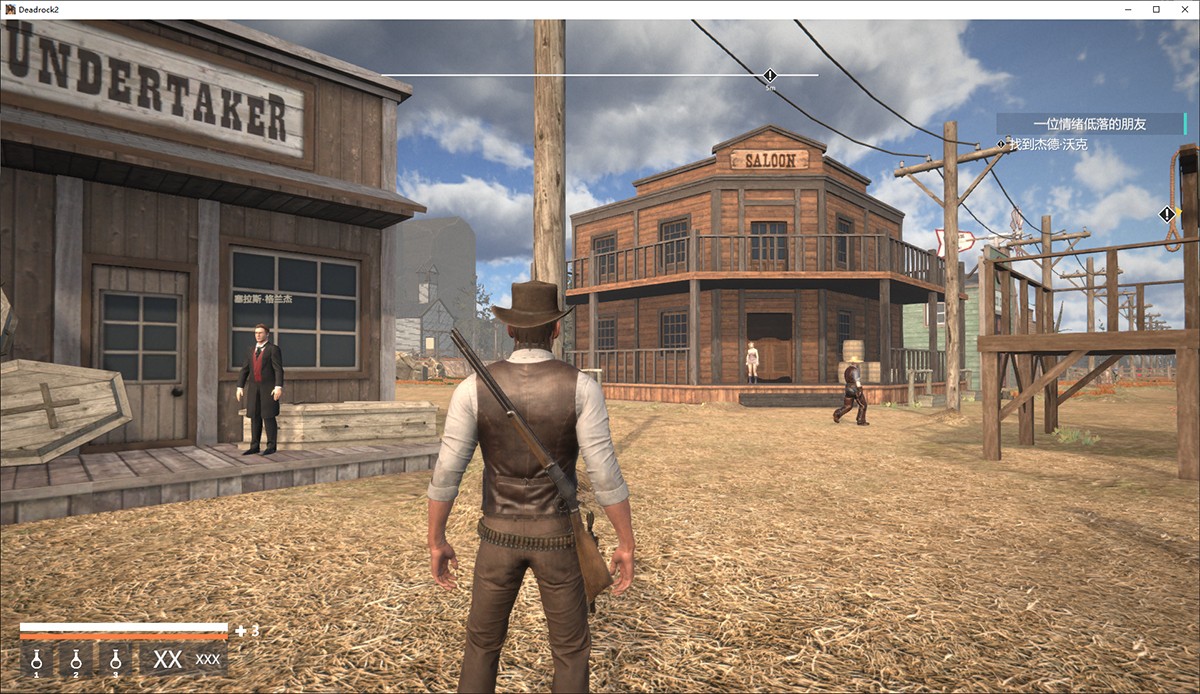Close the Deadrock2 window
1200x694 pixels.
[1183, 9]
